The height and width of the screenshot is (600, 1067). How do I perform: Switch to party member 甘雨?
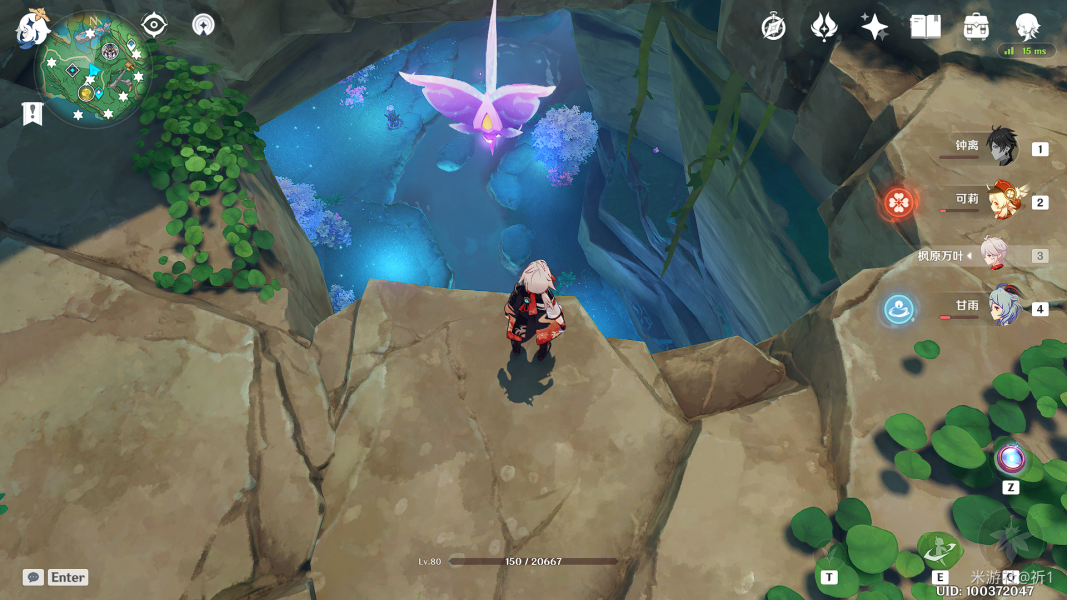click(x=1003, y=308)
